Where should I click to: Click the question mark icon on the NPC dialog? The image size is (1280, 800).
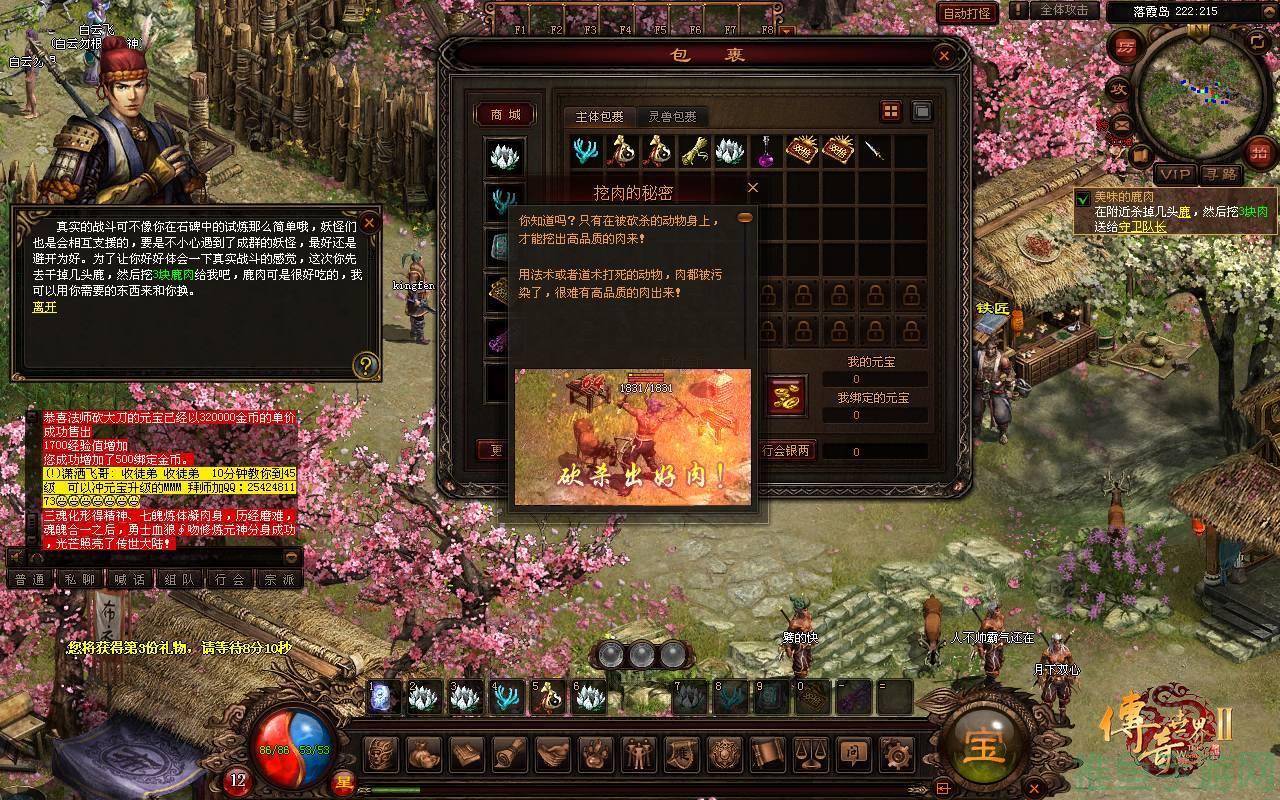pyautogui.click(x=368, y=366)
